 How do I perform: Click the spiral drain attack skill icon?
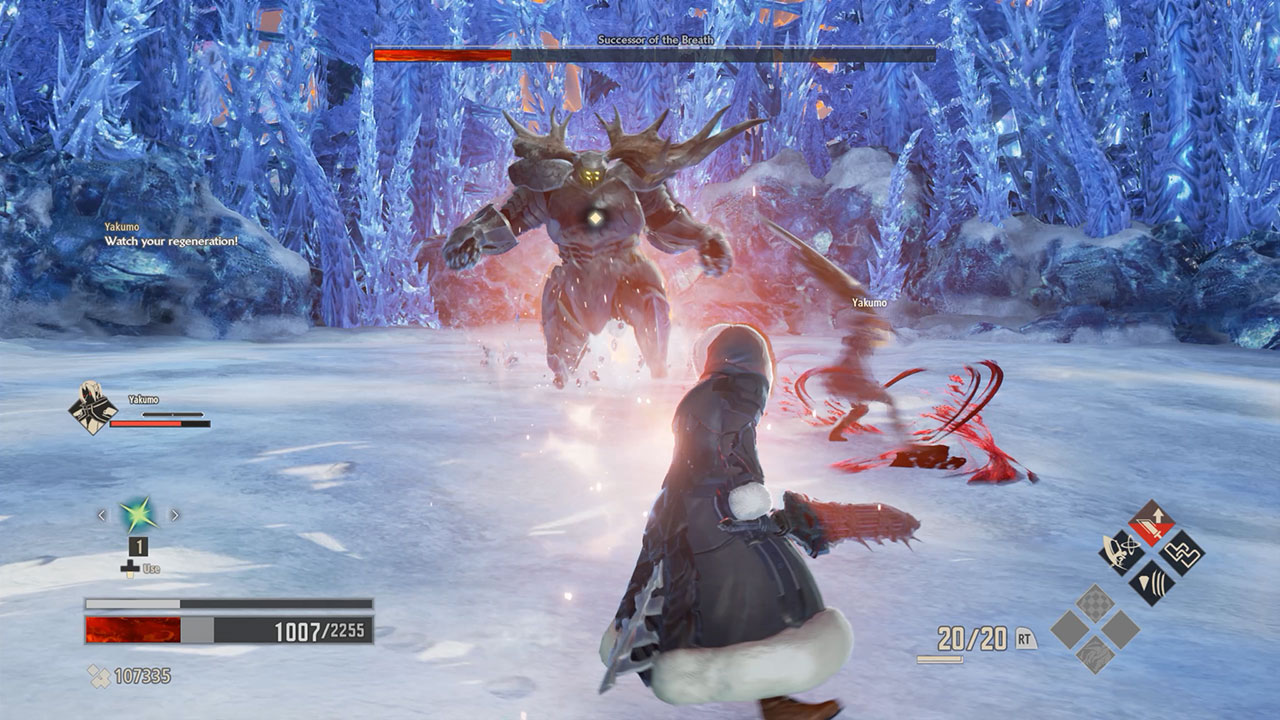(x=1122, y=552)
